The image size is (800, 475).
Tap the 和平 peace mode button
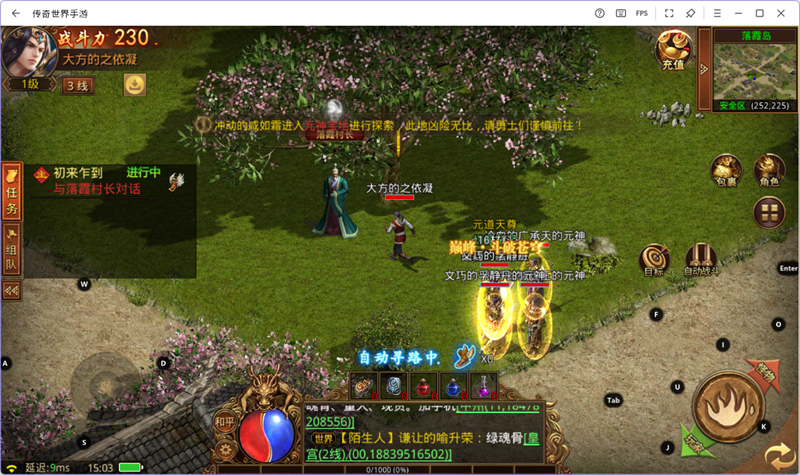click(x=225, y=423)
